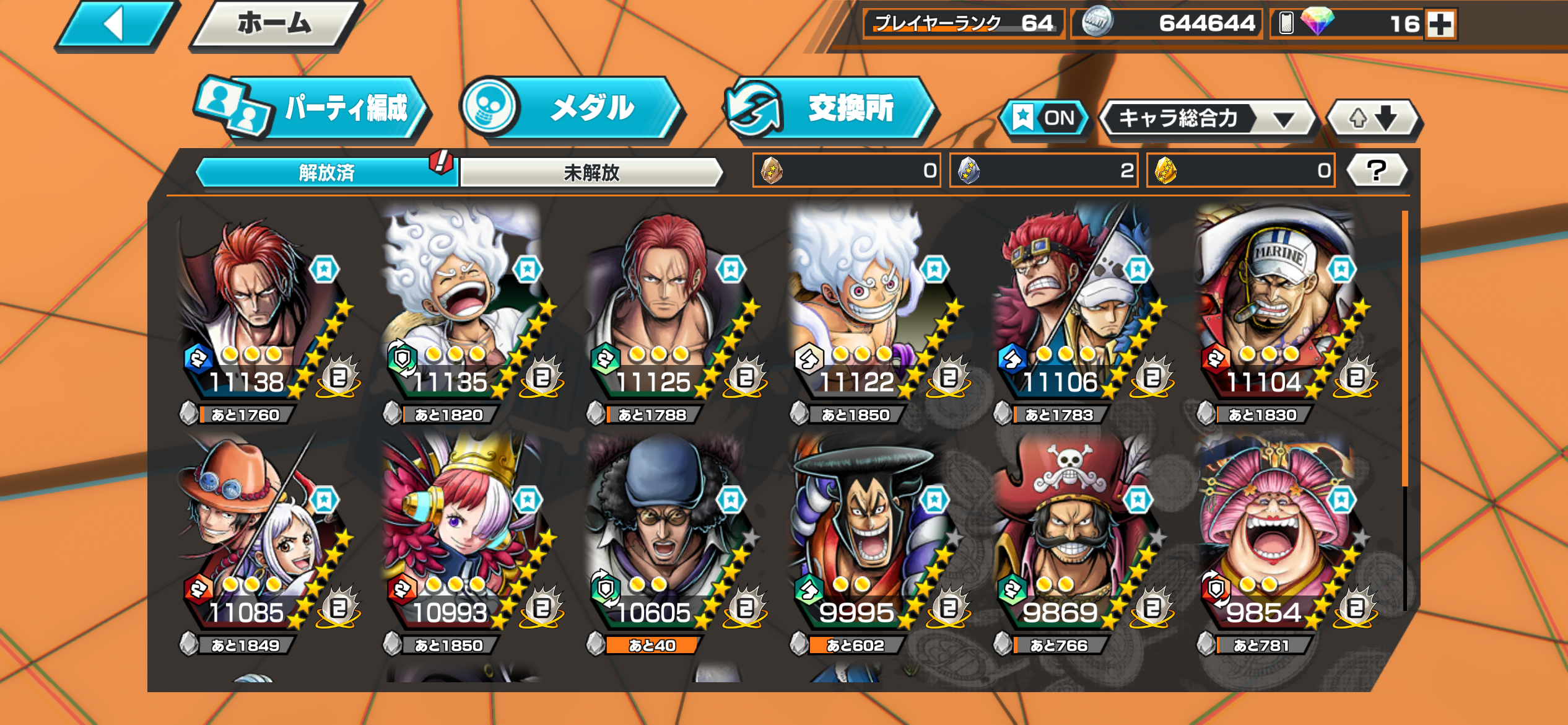The image size is (1568, 725).
Task: Select the 解放済 tab
Action: [326, 172]
